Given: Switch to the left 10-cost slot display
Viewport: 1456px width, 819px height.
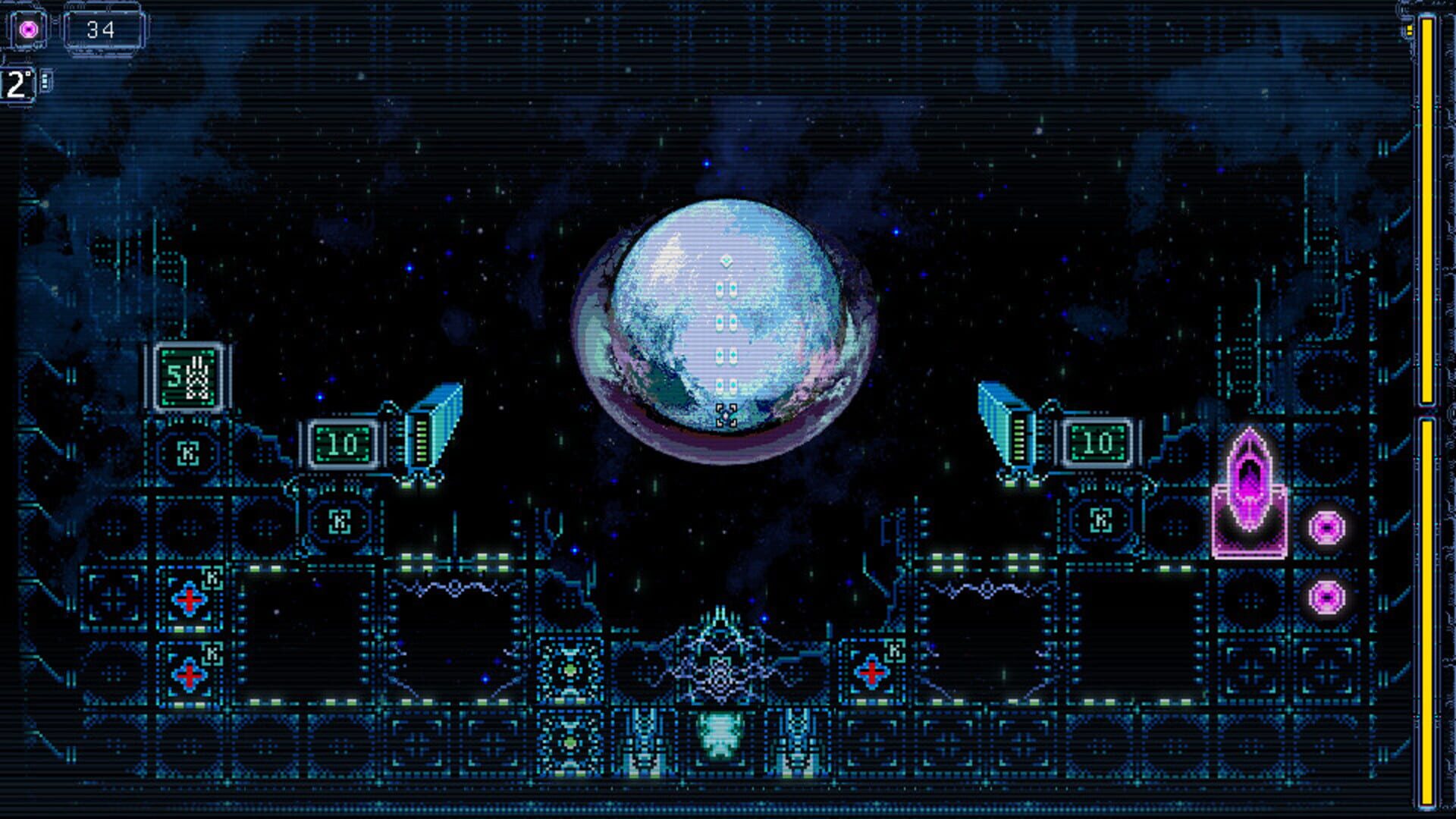Looking at the screenshot, I should (x=343, y=439).
